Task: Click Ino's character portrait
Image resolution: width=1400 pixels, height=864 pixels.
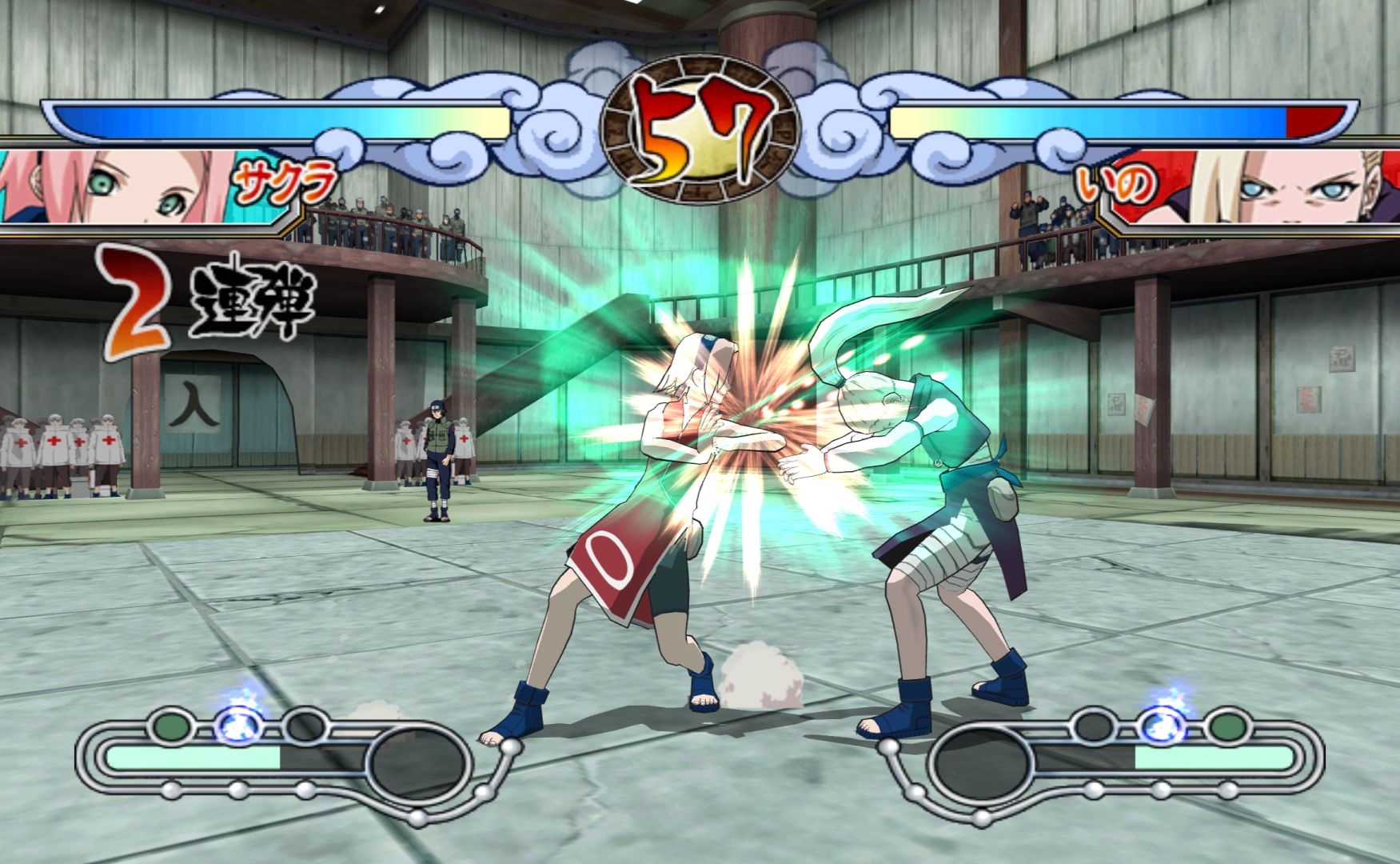Action: (x=1279, y=187)
